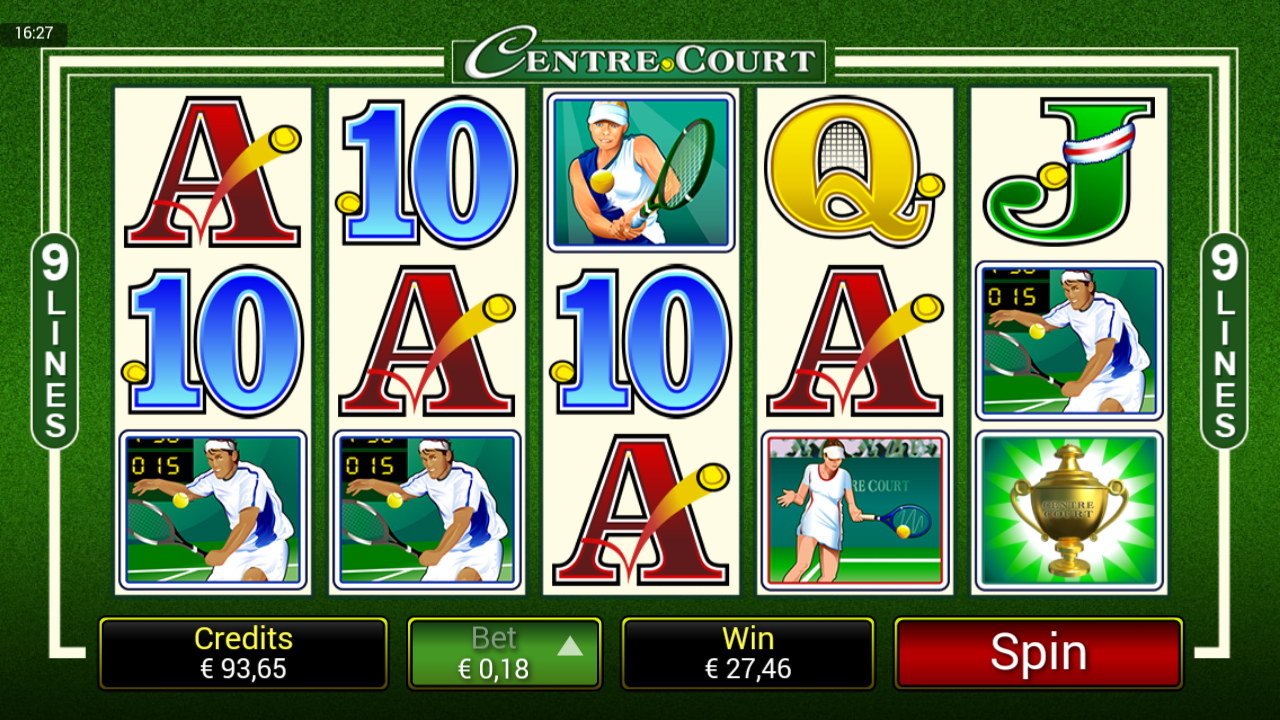Viewport: 1280px width, 720px height.
Task: Spin the reels with the red Spin button
Action: coord(1038,653)
